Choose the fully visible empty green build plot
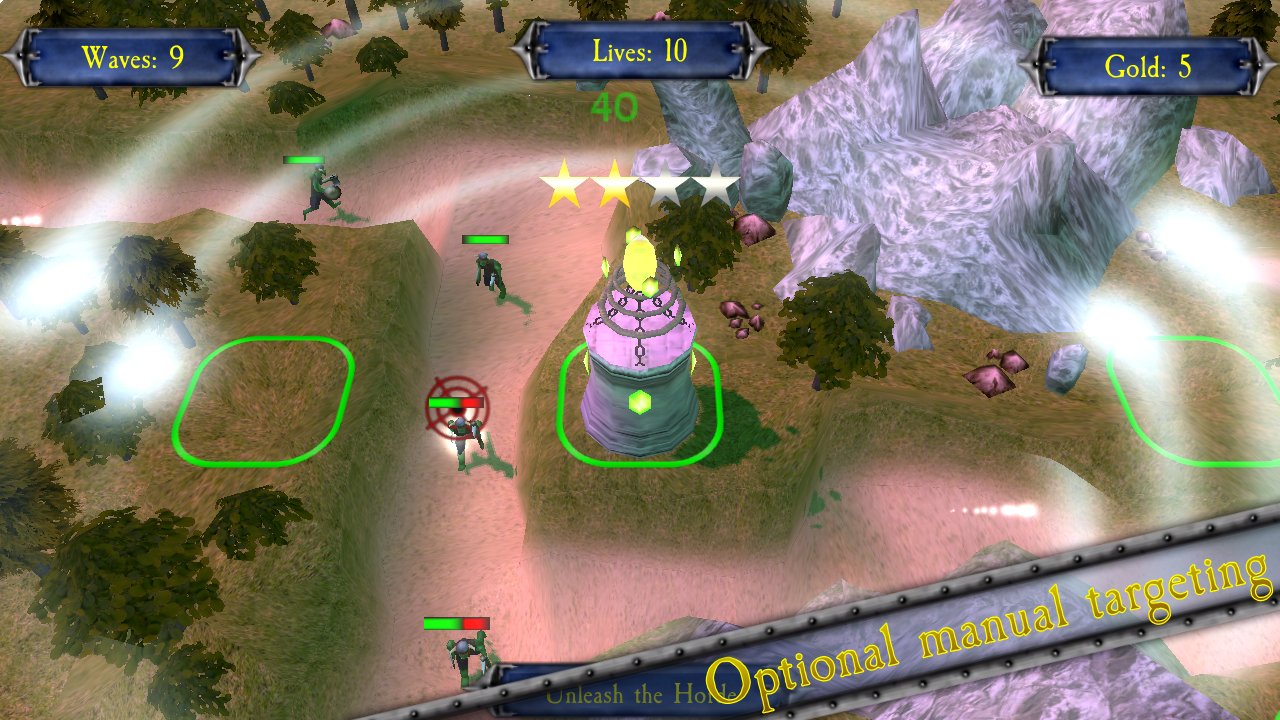Viewport: 1280px width, 720px height. [x=264, y=400]
